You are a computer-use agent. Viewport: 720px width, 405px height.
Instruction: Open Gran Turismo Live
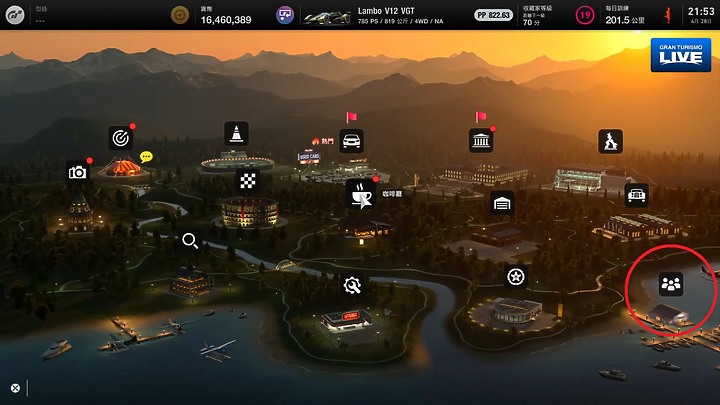681,55
